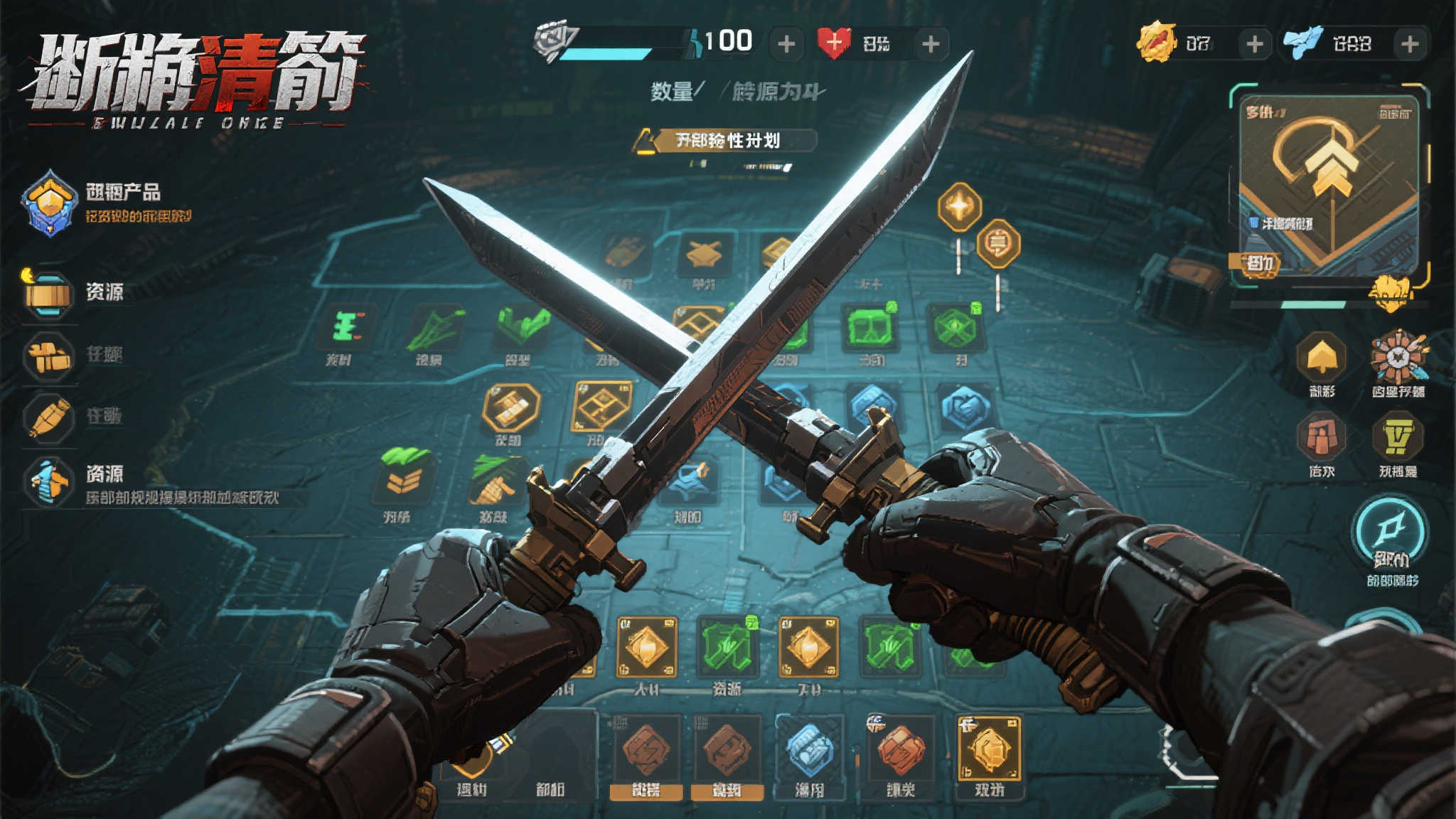Click the plus button beside the 100 energy bar
Viewport: 1456px width, 819px height.
coord(786,44)
